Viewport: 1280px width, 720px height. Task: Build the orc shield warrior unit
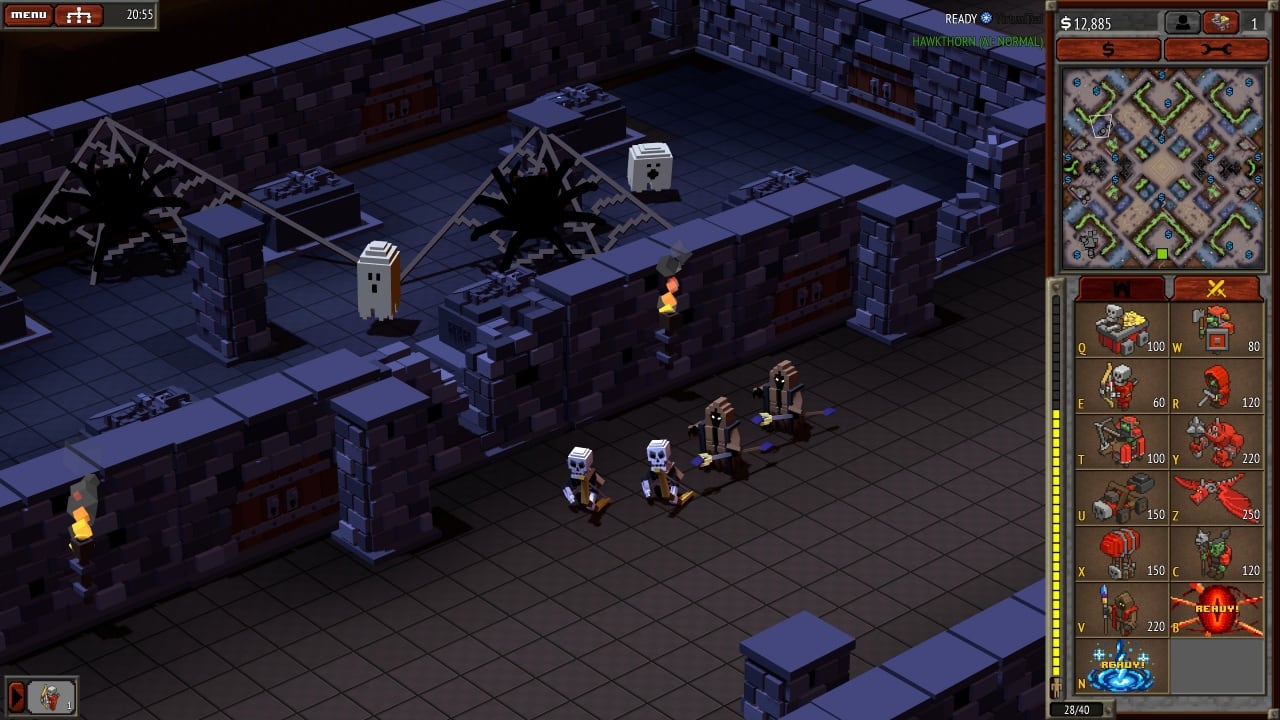click(x=1216, y=330)
